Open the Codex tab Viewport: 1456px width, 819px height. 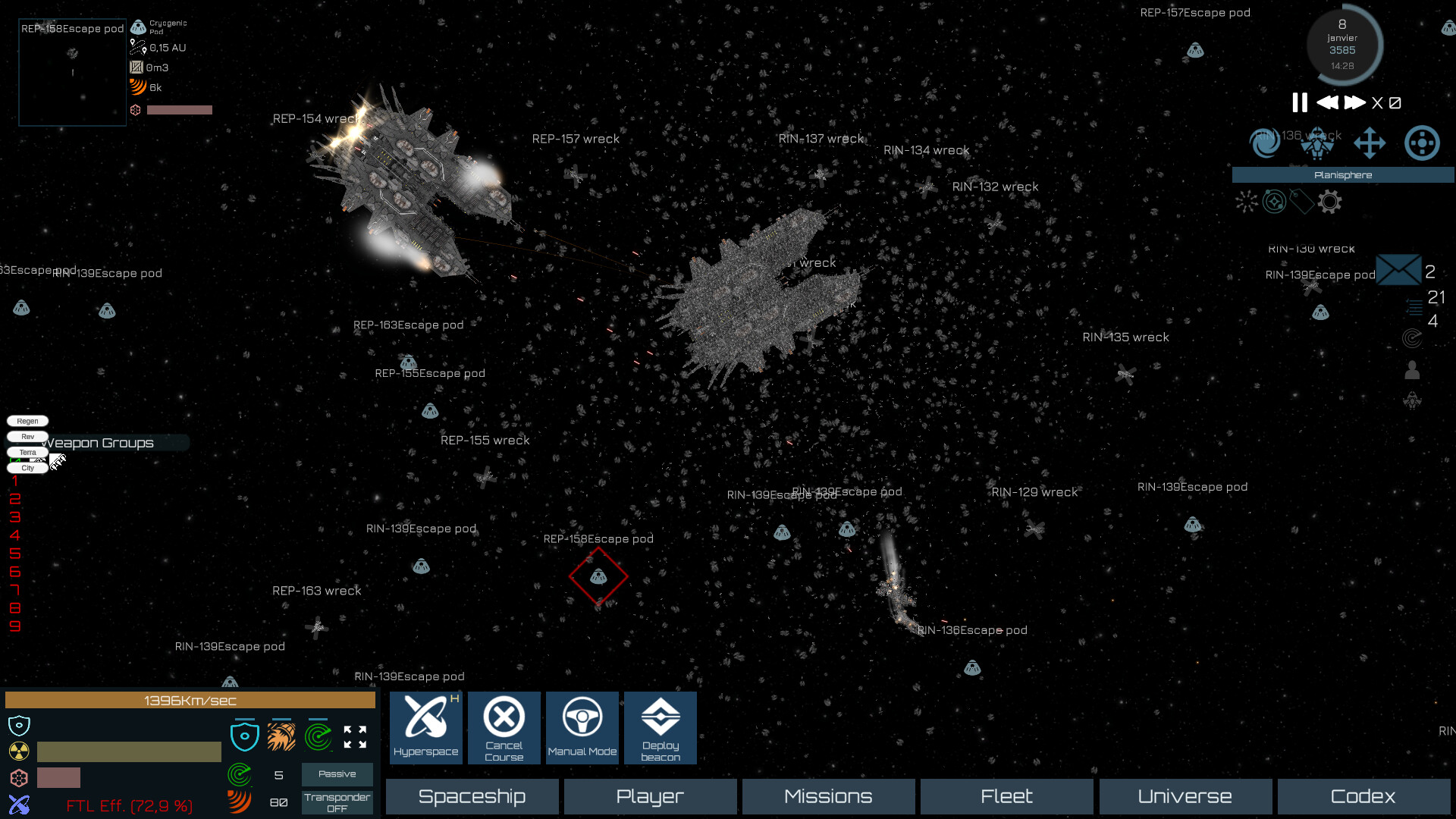click(1363, 796)
